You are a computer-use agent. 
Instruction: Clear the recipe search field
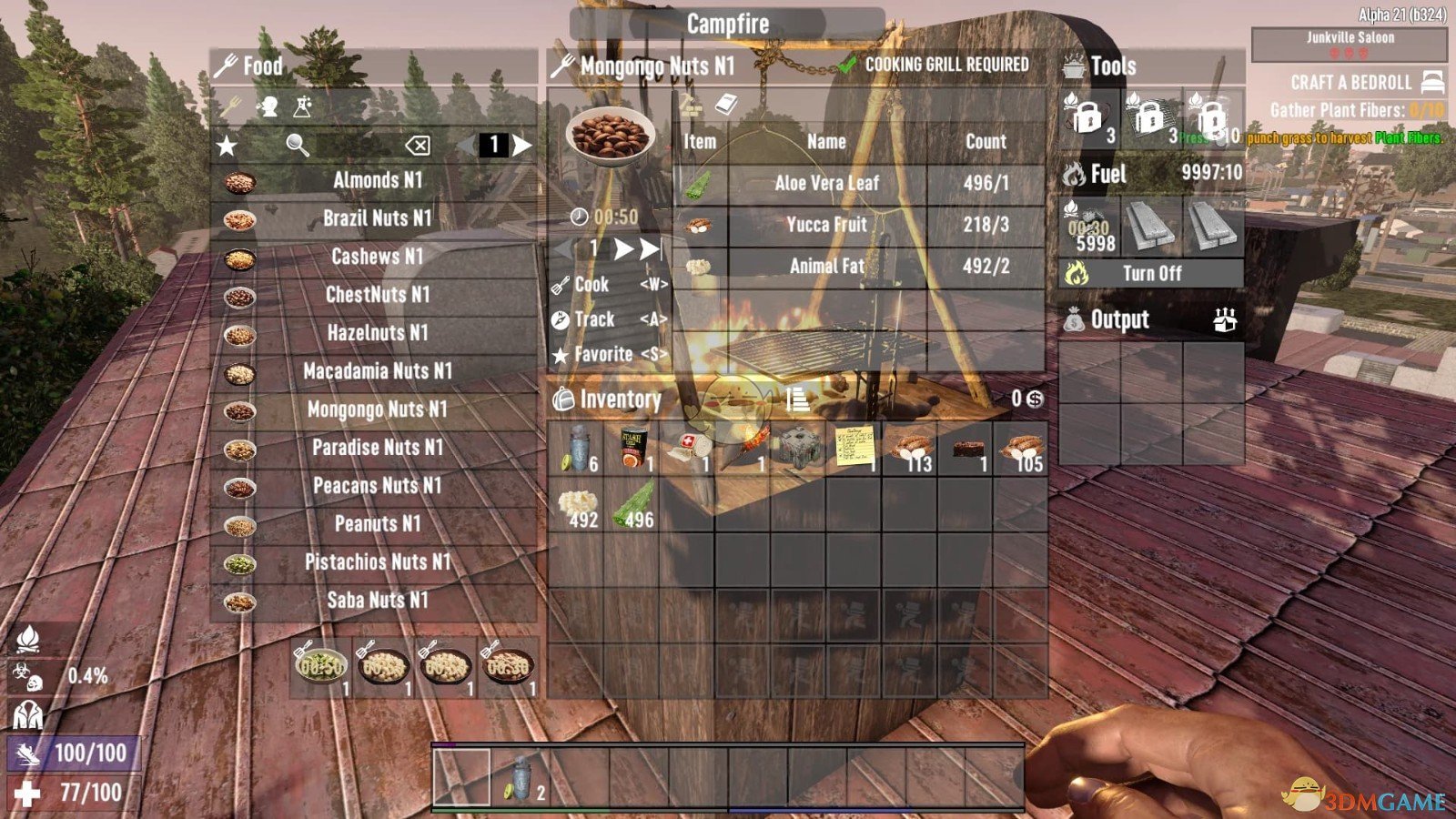[x=418, y=146]
